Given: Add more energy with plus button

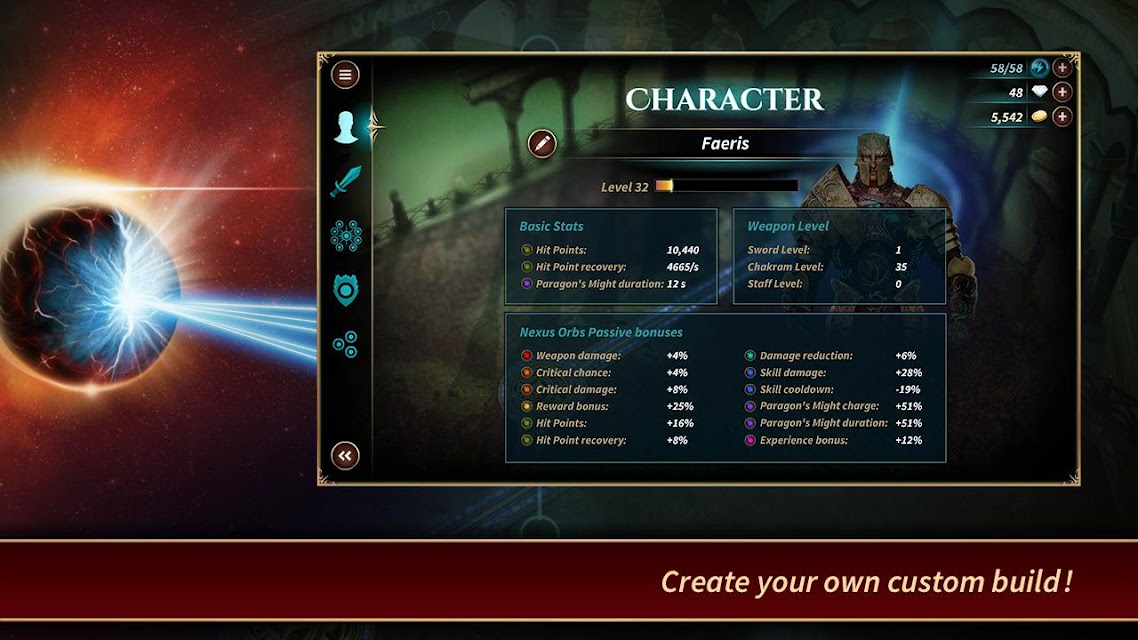Looking at the screenshot, I should tap(1062, 68).
